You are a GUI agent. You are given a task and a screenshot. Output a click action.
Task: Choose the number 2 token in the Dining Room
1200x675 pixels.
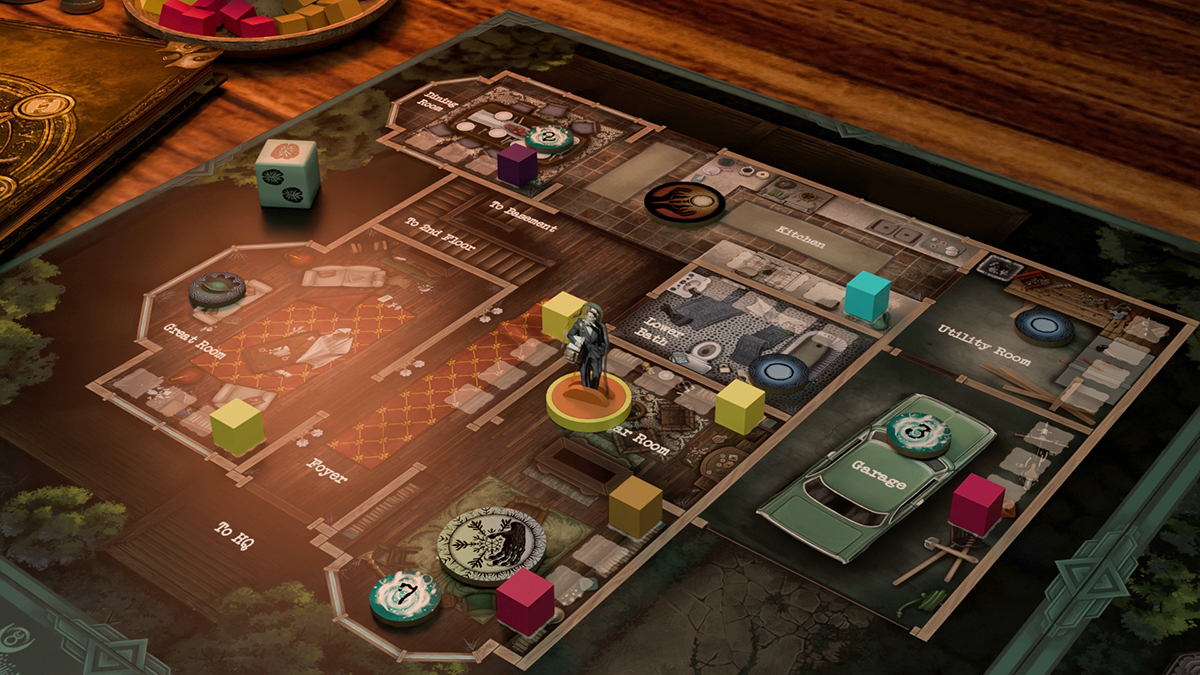coord(549,139)
